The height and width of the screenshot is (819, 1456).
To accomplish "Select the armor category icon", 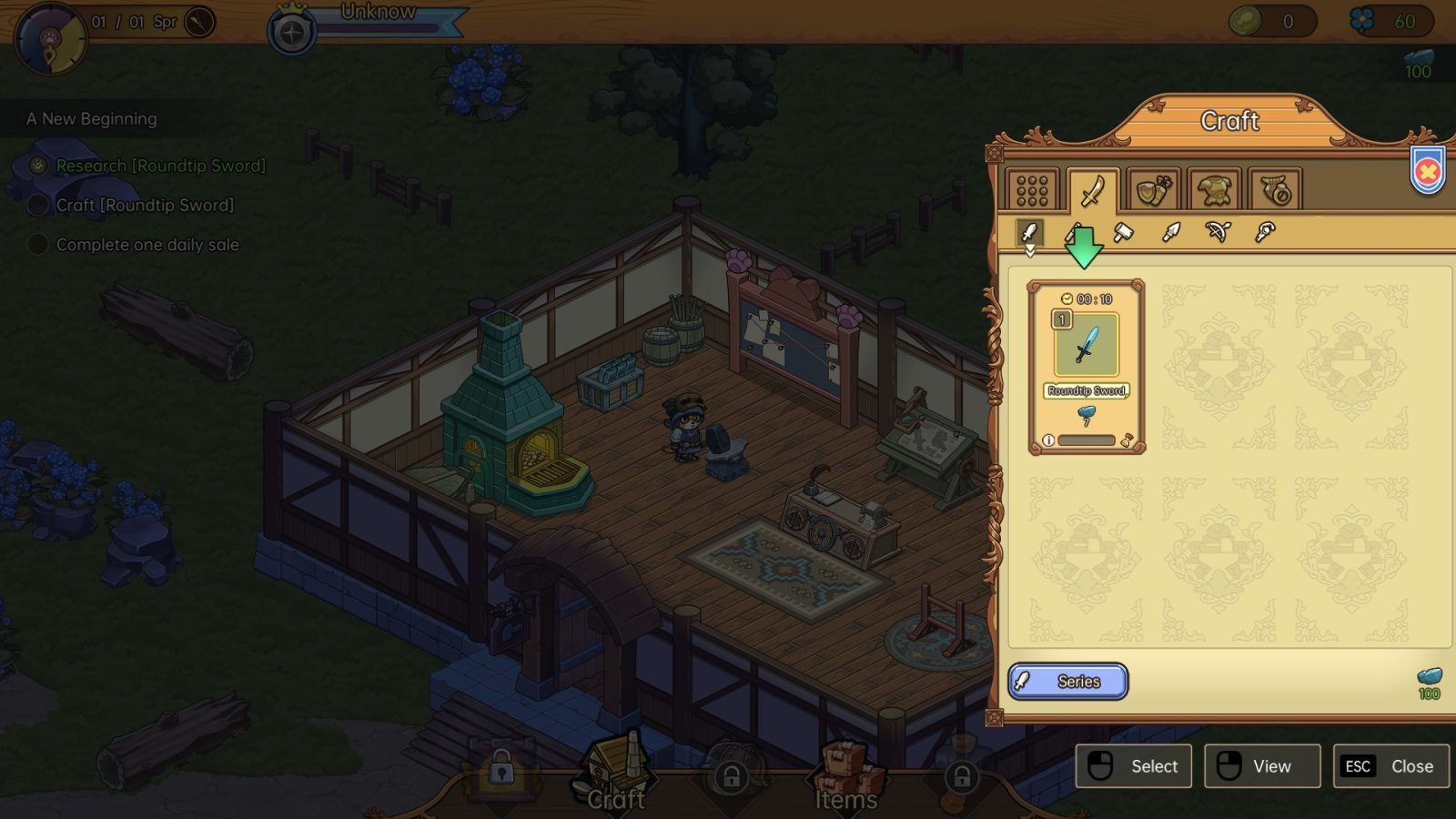I will [1213, 188].
